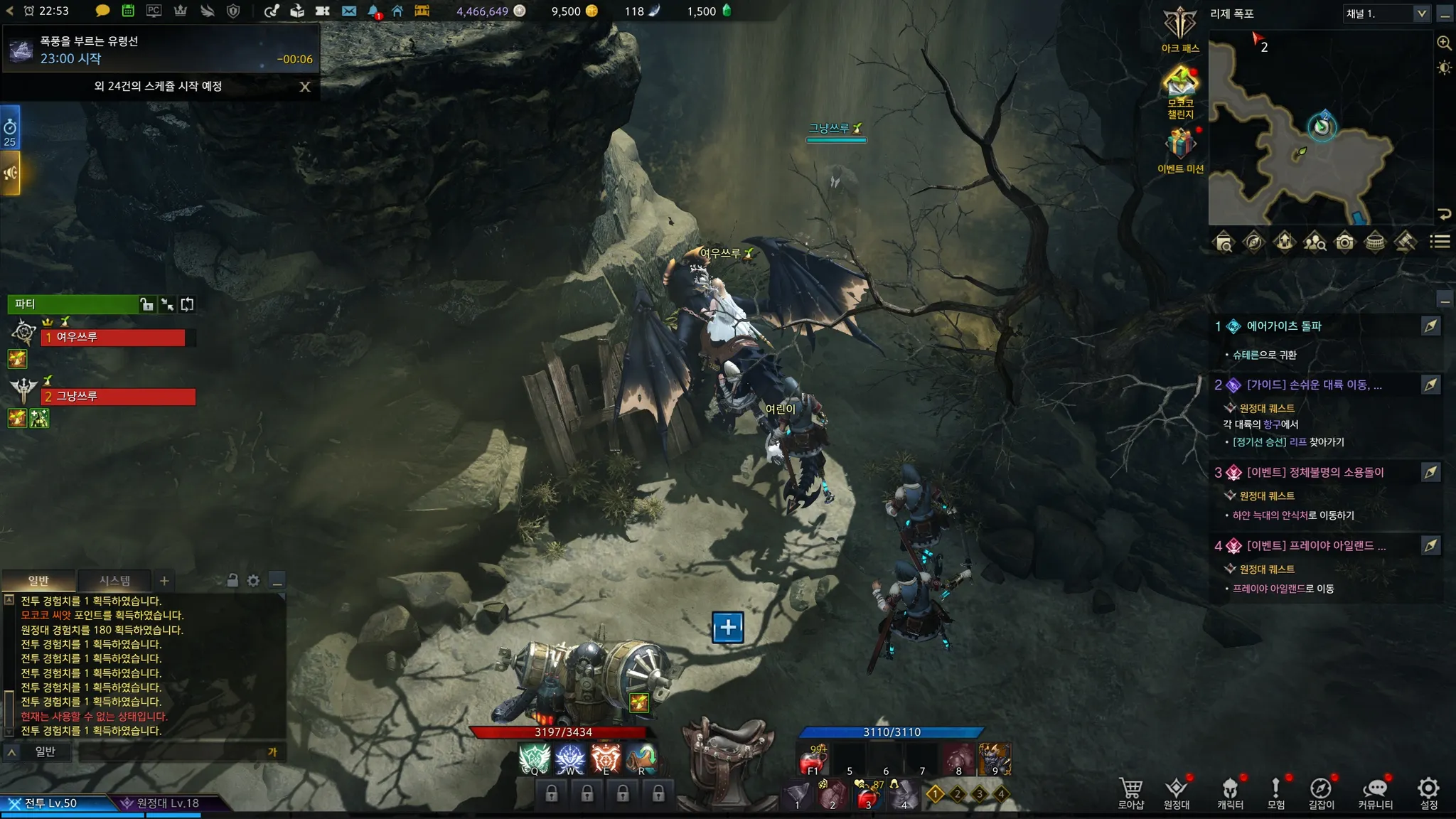Screen dimensions: 1456x819
Task: Switch to the 시스템 chat tab
Action: coord(114,581)
